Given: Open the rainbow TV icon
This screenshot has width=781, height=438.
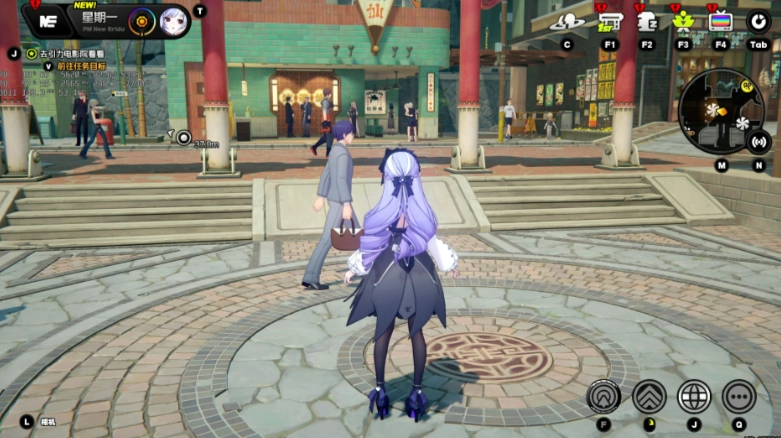Looking at the screenshot, I should (x=721, y=21).
